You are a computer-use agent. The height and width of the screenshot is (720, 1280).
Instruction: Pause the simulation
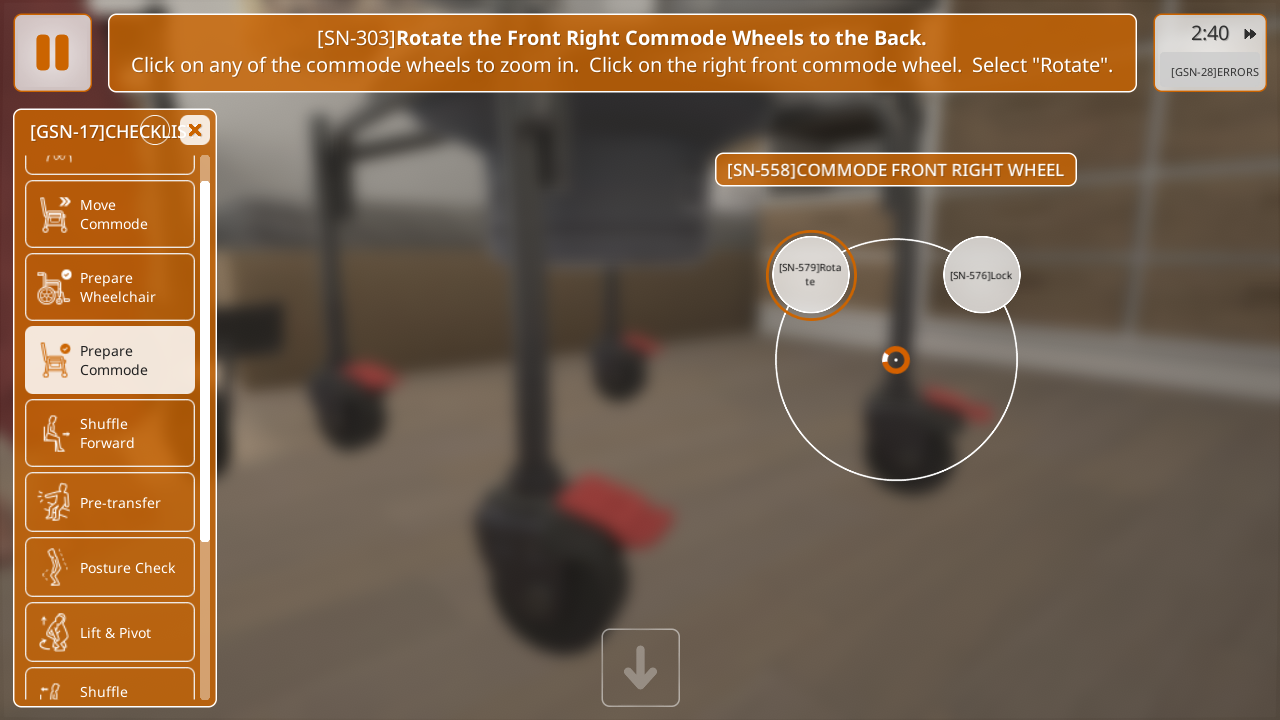53,53
